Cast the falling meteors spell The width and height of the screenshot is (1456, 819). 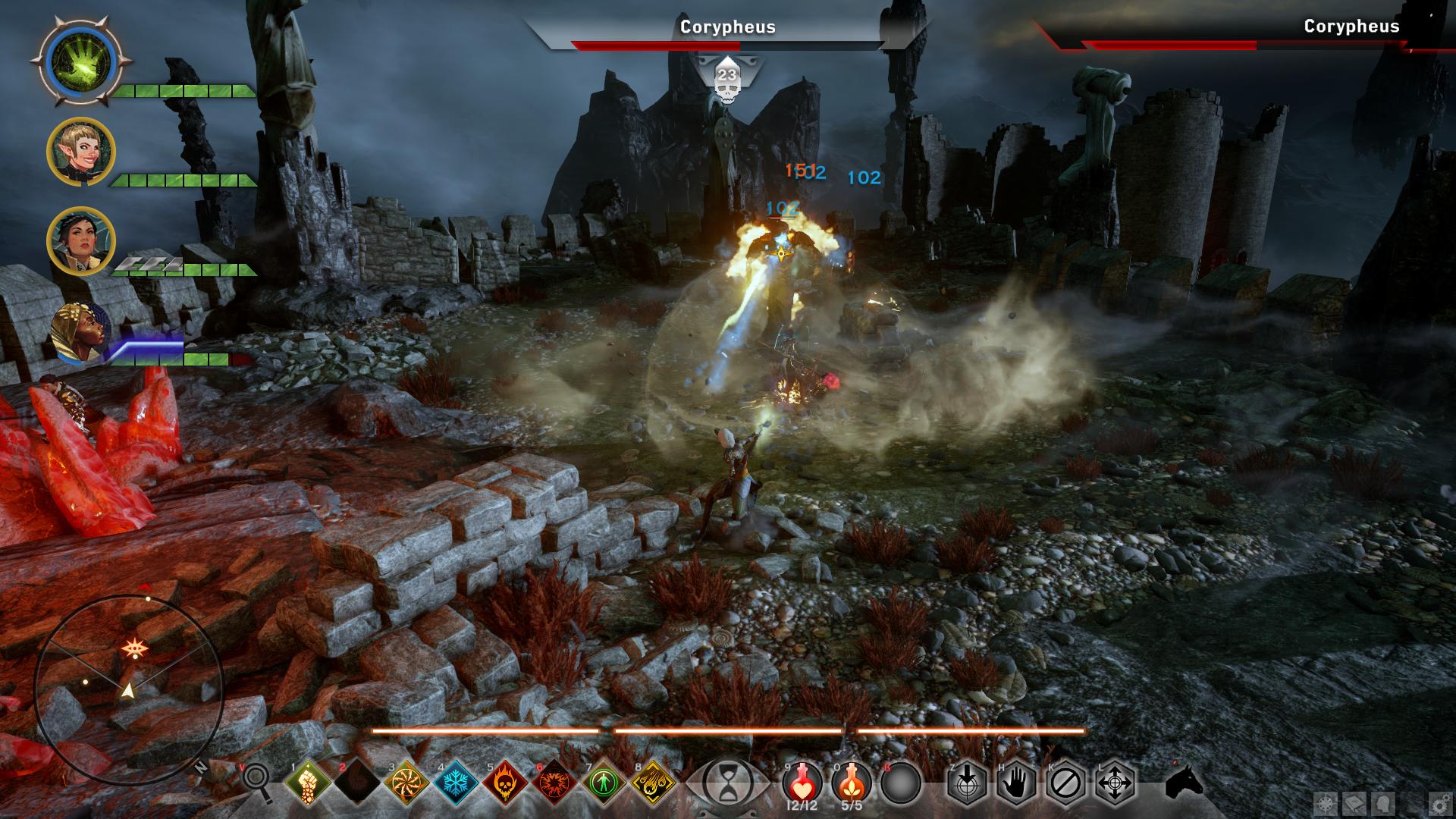tap(654, 782)
